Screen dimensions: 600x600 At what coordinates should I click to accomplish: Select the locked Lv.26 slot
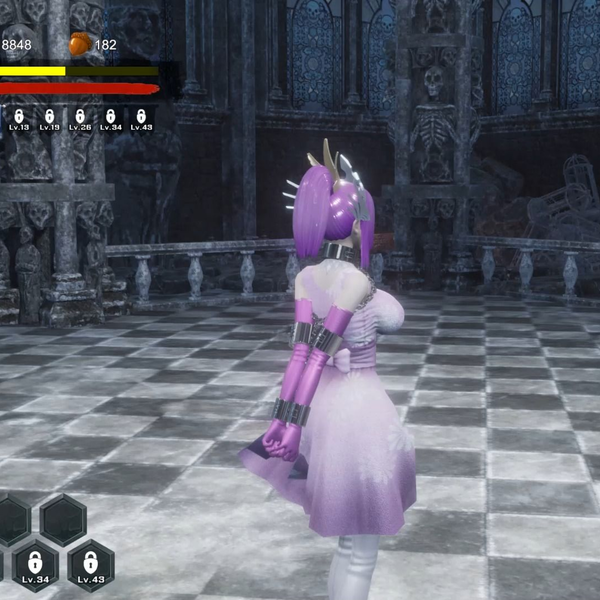point(80,119)
